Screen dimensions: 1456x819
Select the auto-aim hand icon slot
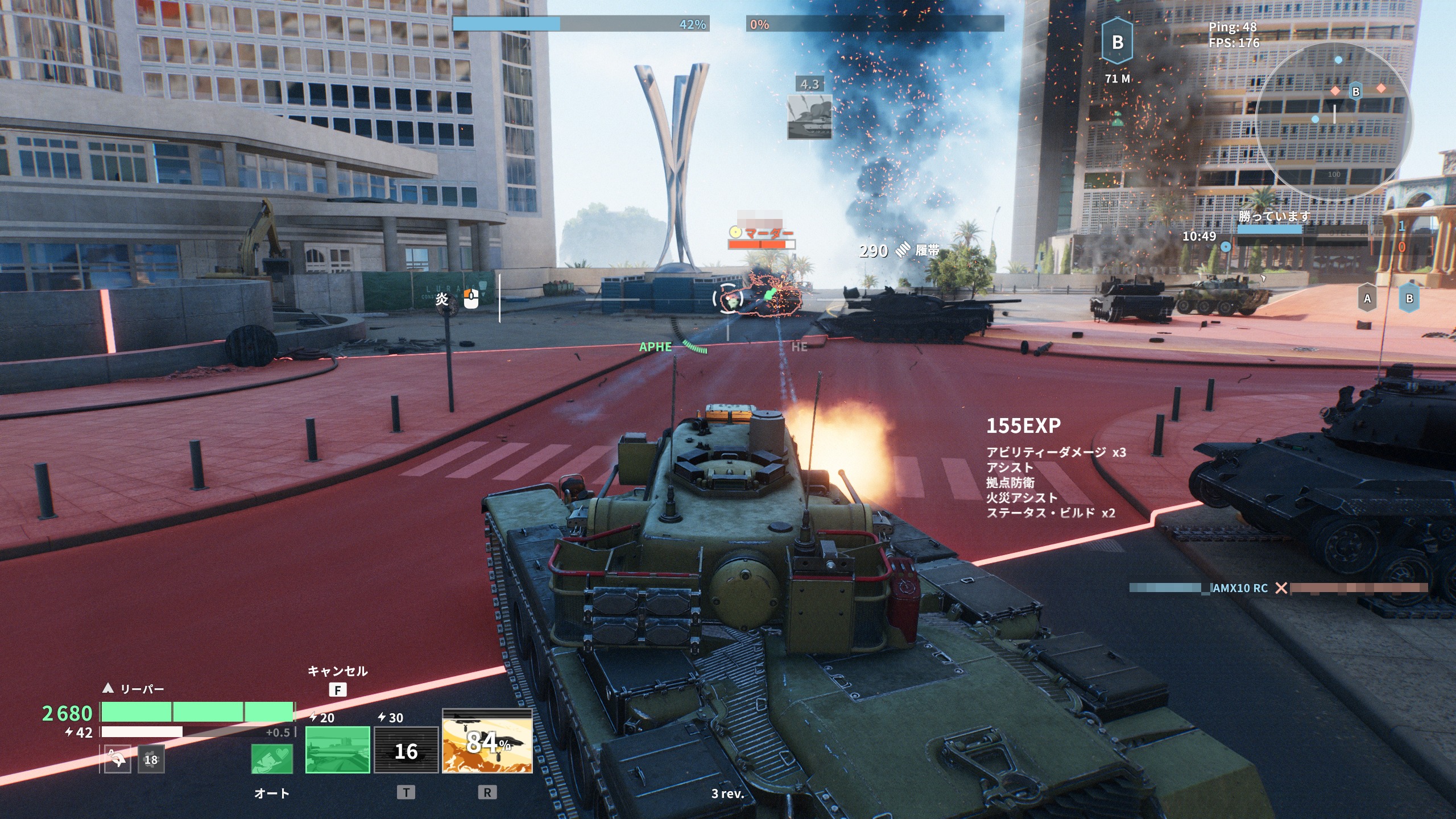coord(117,759)
